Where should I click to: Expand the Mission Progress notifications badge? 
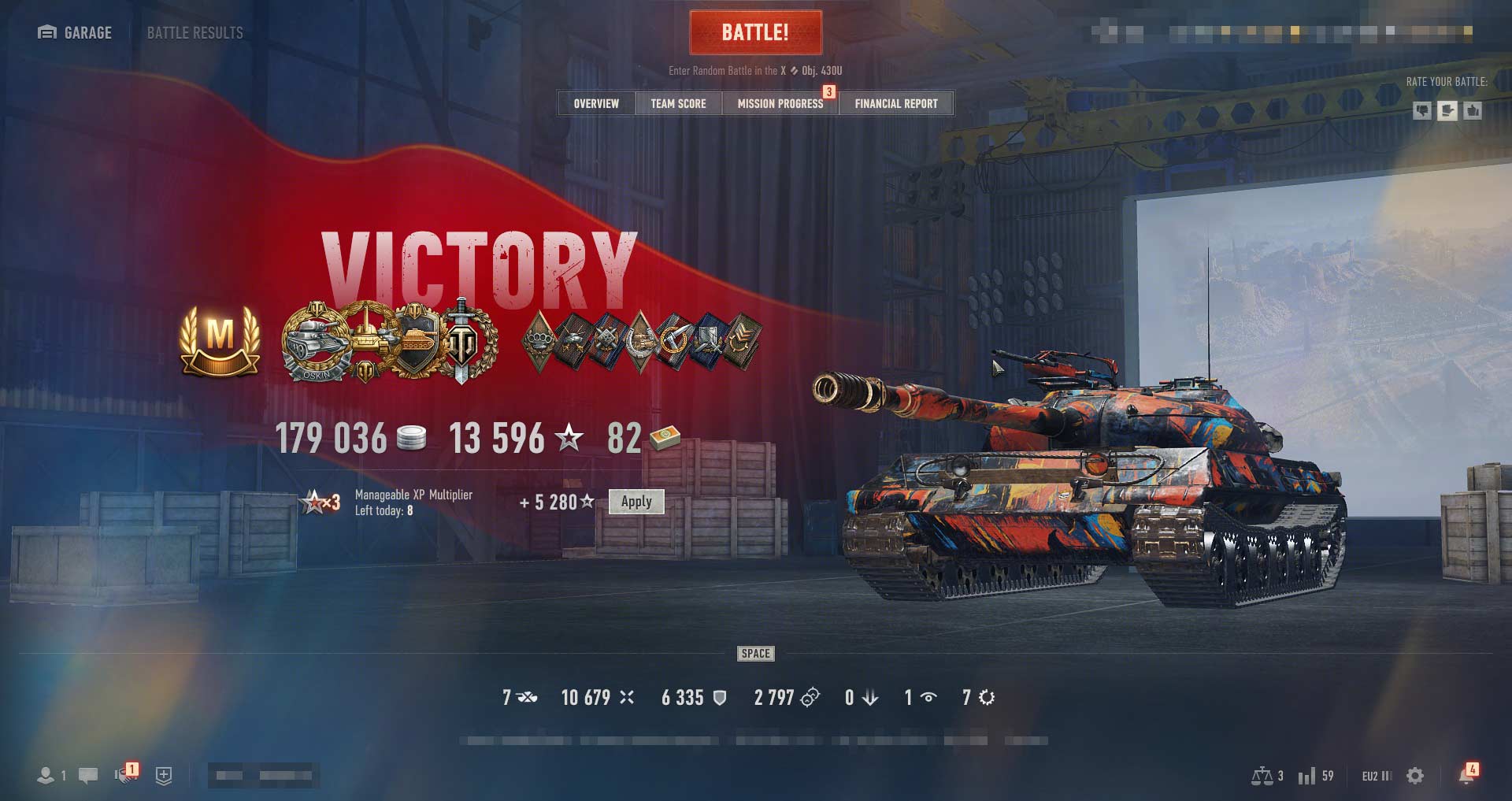click(828, 92)
